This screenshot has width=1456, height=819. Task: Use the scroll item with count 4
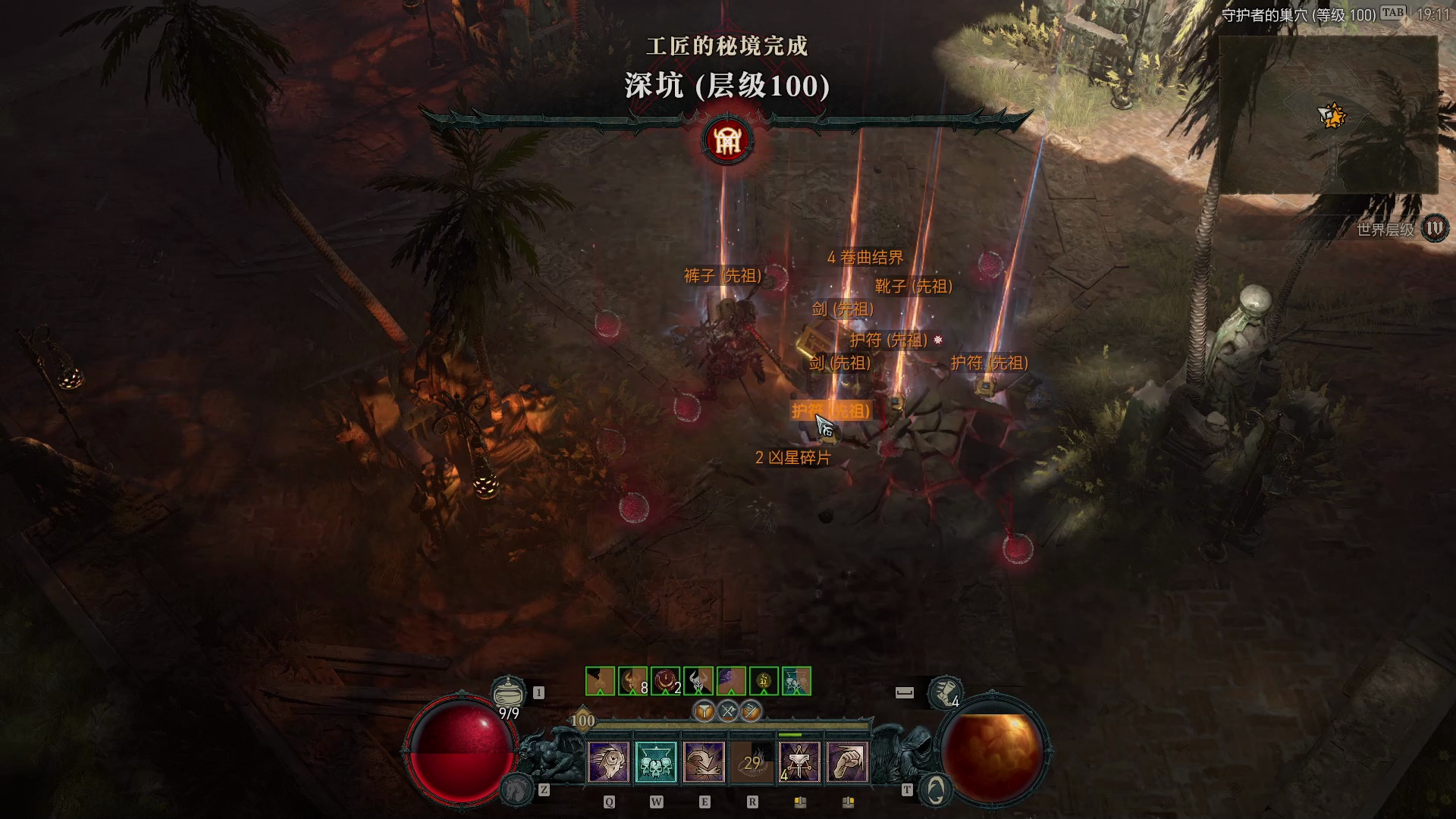pyautogui.click(x=945, y=692)
